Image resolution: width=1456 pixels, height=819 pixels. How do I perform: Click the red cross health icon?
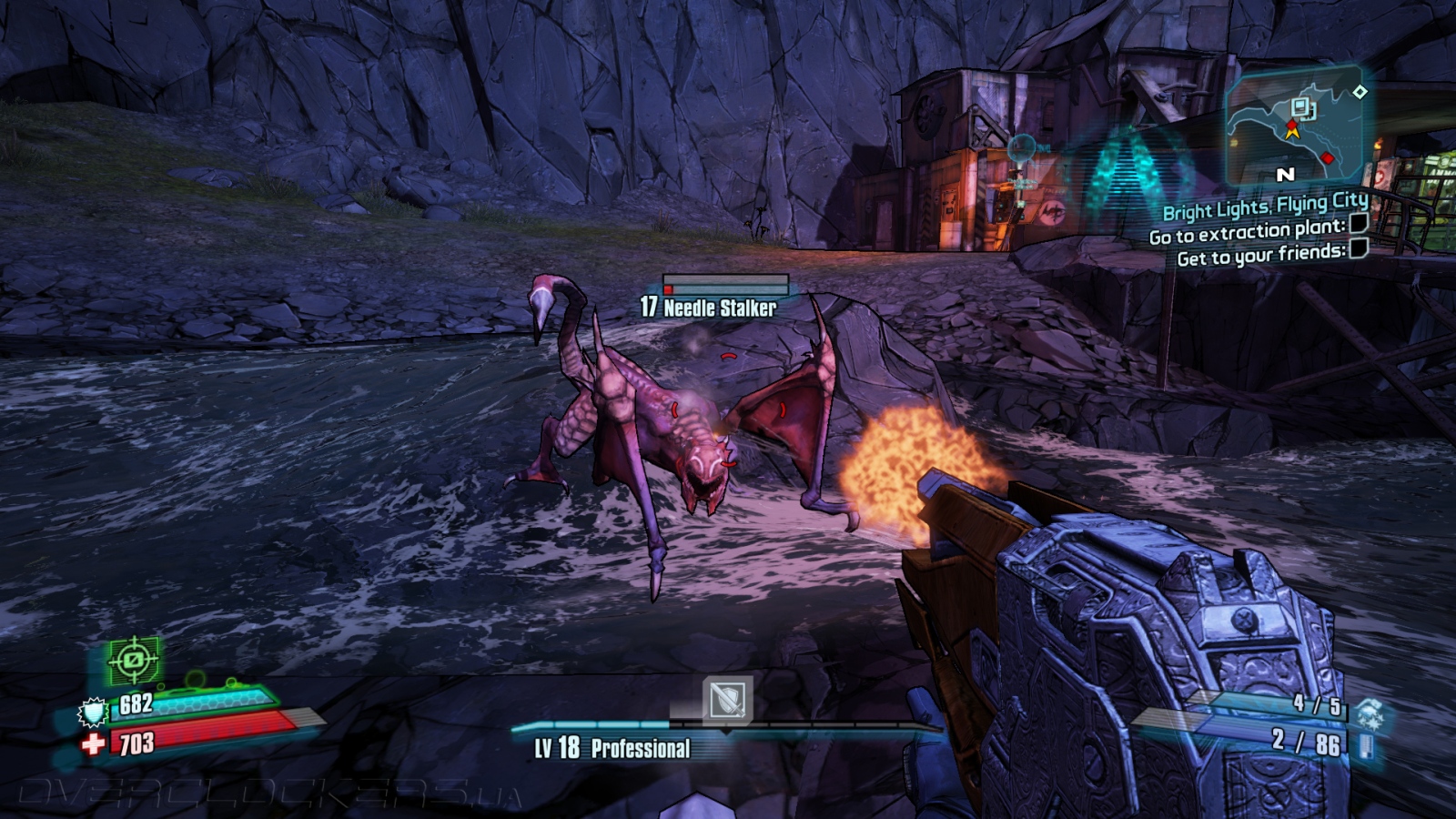93,744
